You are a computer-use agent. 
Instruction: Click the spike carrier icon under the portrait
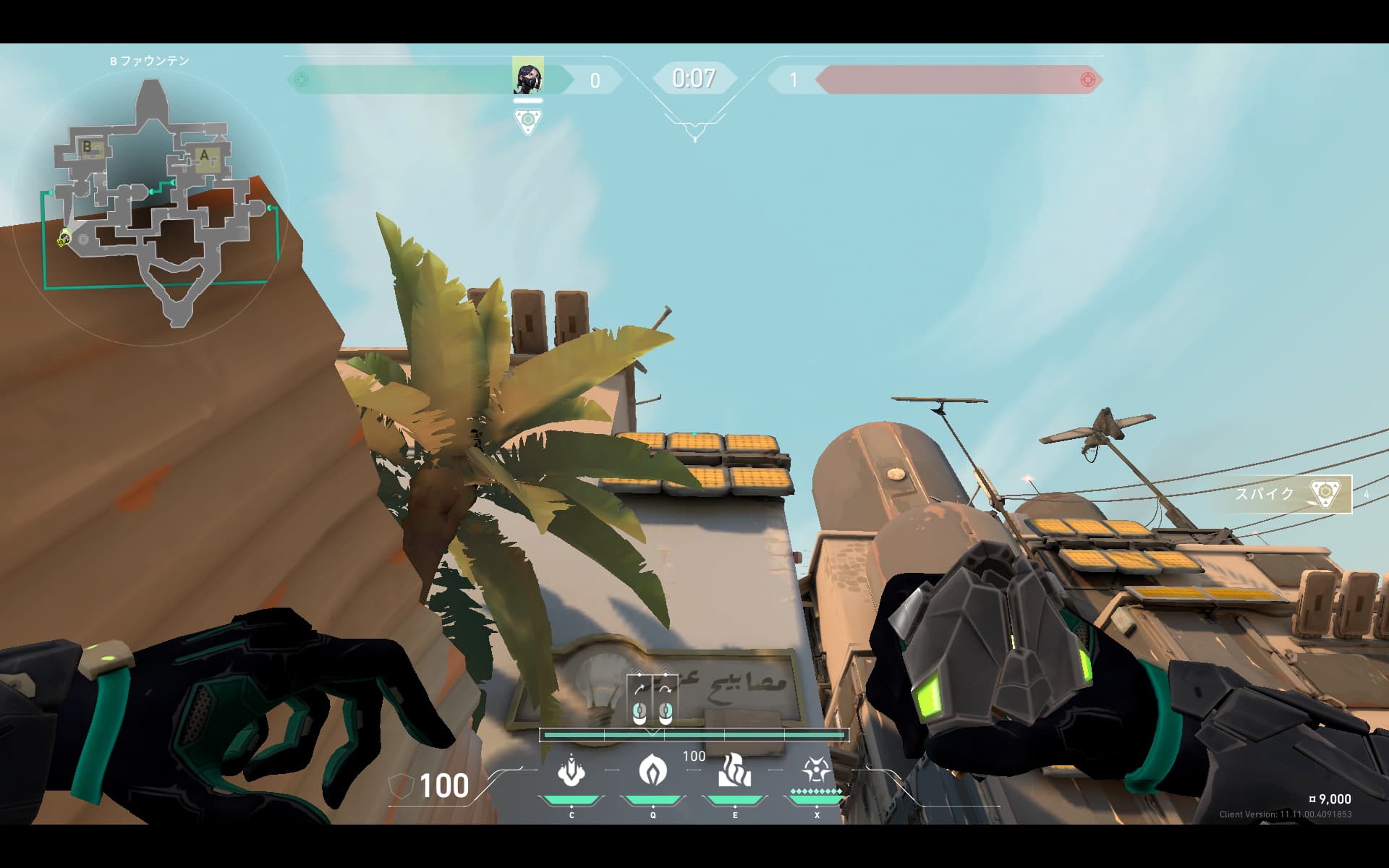click(528, 121)
